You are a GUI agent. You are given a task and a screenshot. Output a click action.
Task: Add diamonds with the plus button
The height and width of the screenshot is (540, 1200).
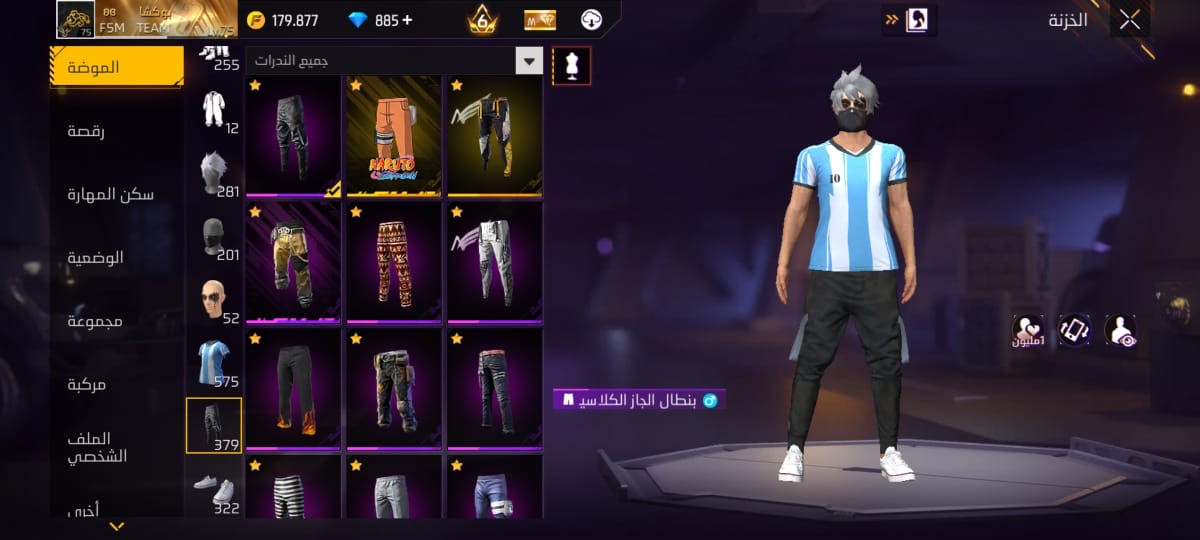[407, 20]
